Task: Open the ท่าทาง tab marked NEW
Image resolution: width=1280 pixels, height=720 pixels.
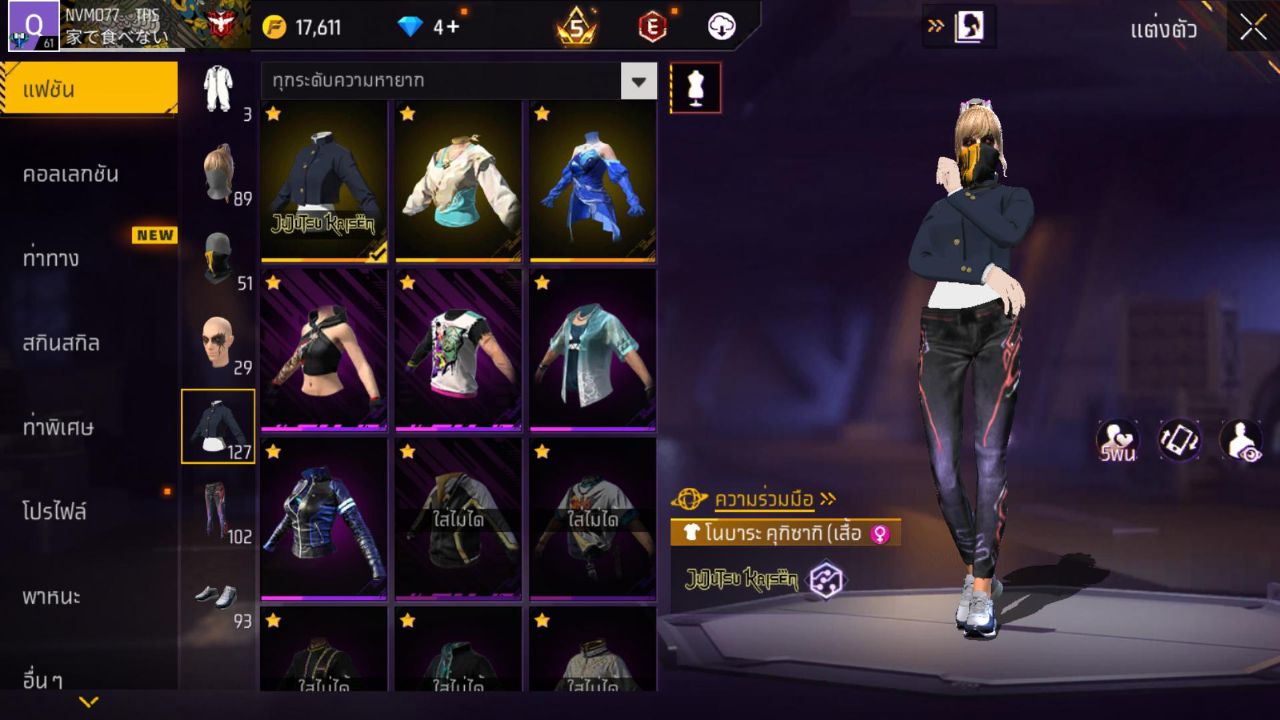Action: 88,258
